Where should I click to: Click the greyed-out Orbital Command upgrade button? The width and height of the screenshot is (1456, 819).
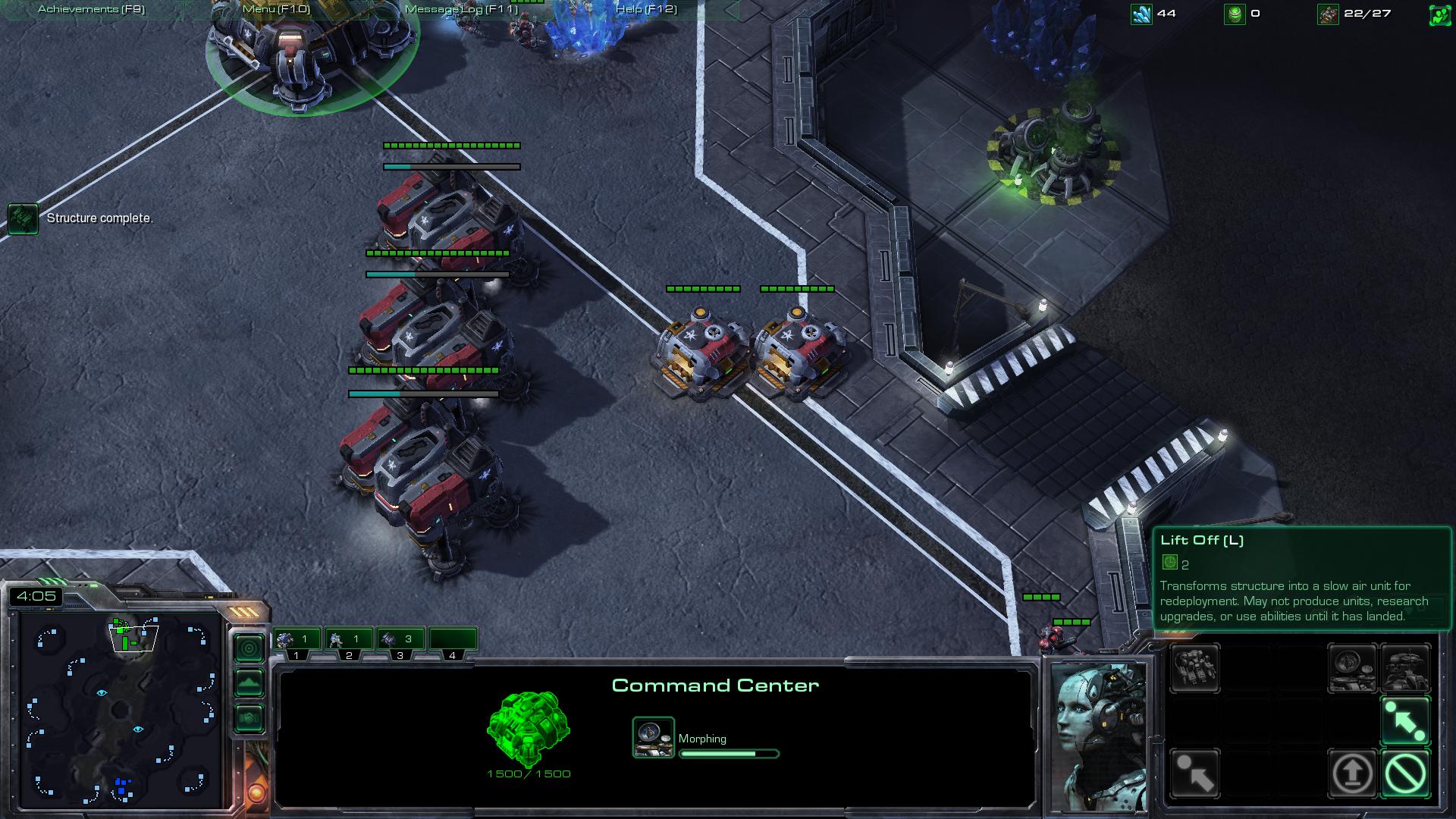1352,668
